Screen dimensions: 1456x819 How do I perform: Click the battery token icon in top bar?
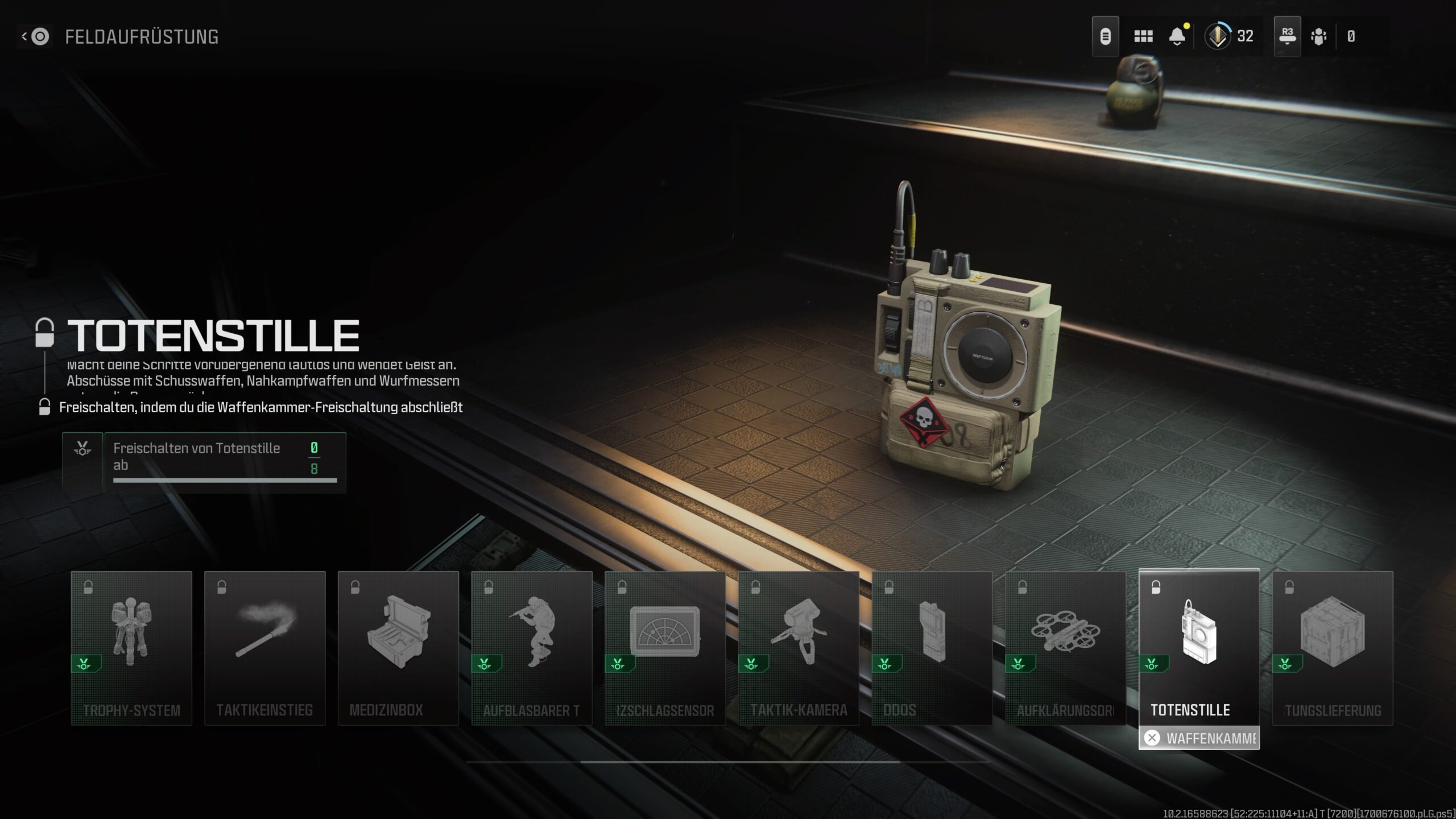[x=1105, y=37]
